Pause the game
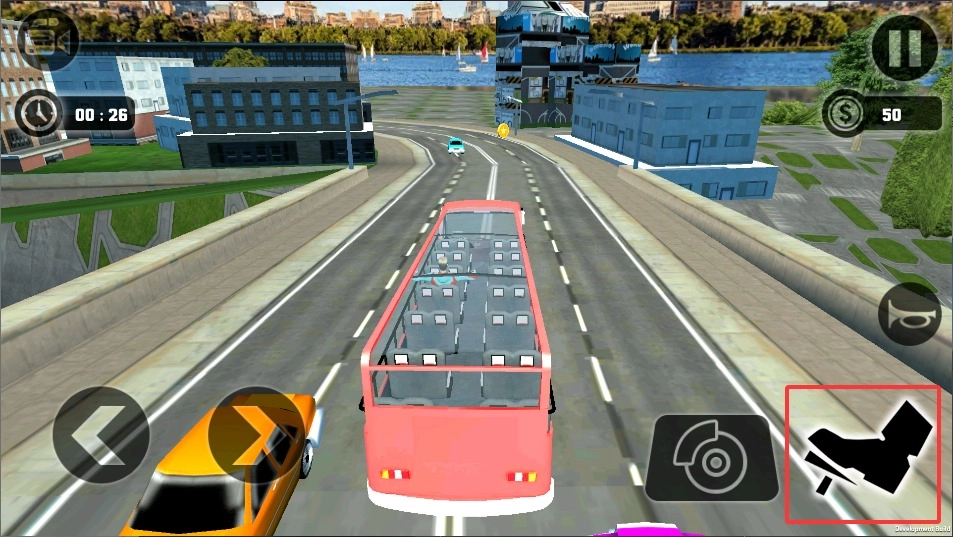This screenshot has width=953, height=537. (904, 48)
